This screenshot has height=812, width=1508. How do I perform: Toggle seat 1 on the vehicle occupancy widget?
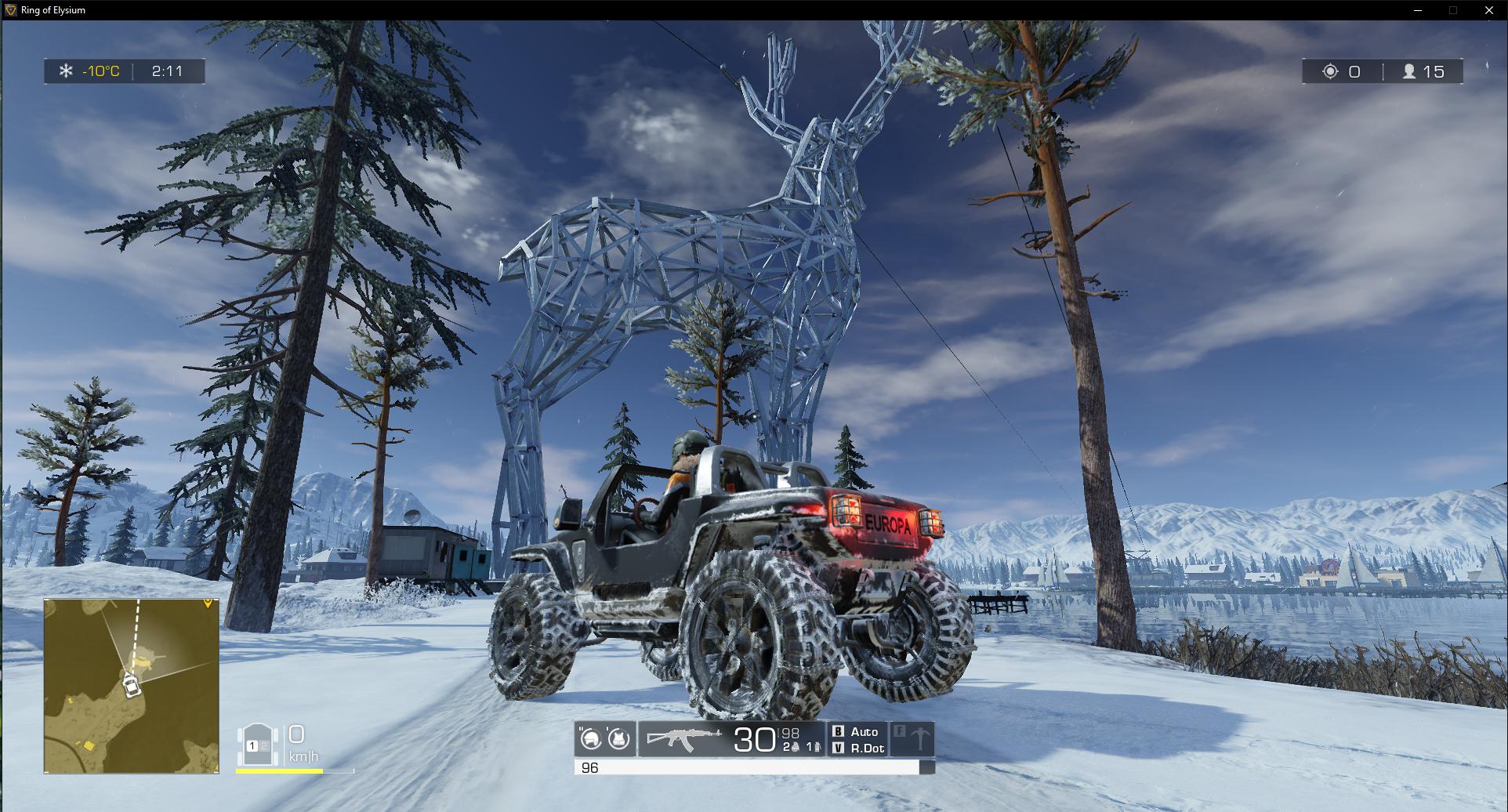[252, 746]
